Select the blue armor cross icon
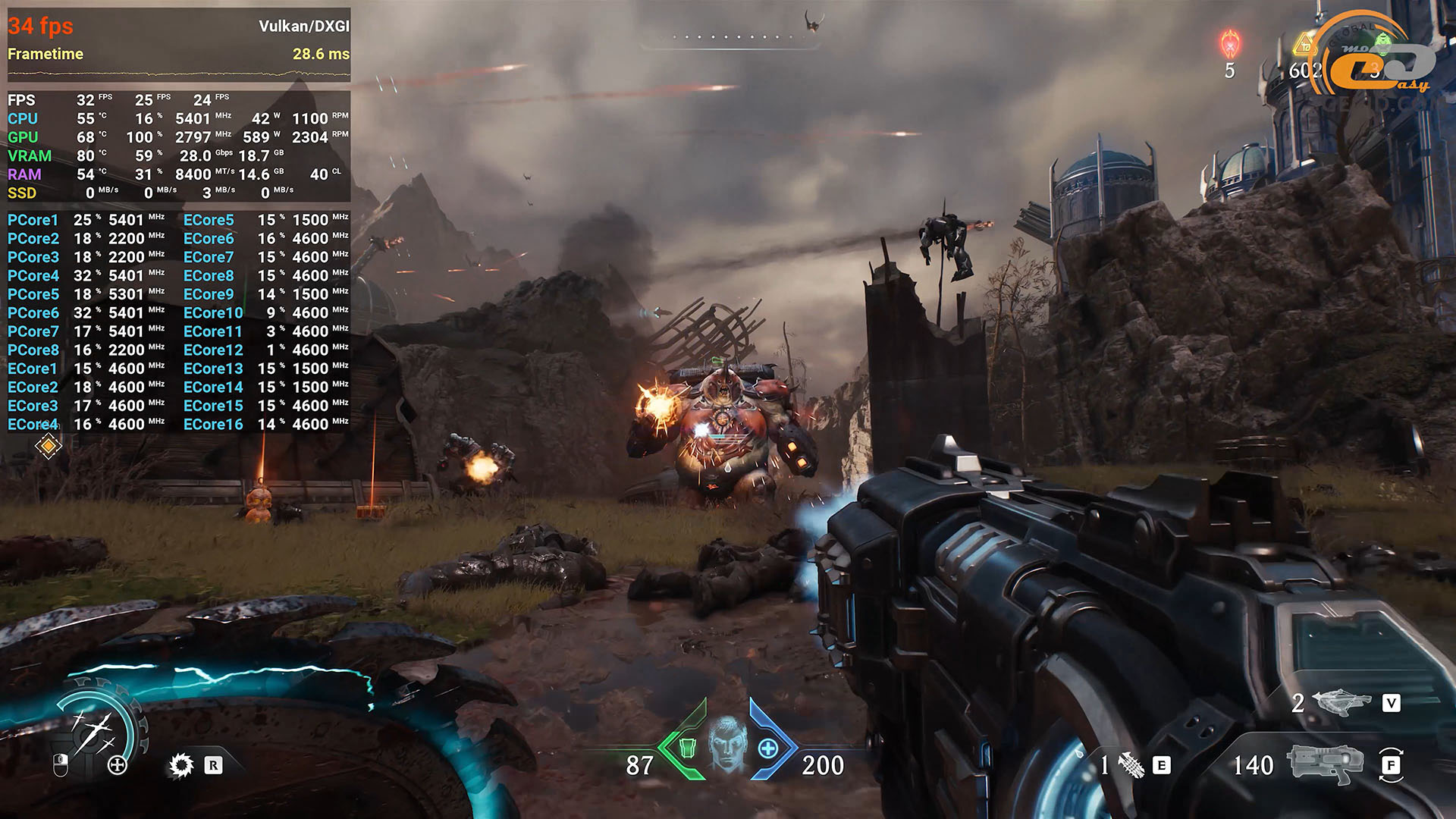Screen dimensions: 1456x819 coord(768,749)
